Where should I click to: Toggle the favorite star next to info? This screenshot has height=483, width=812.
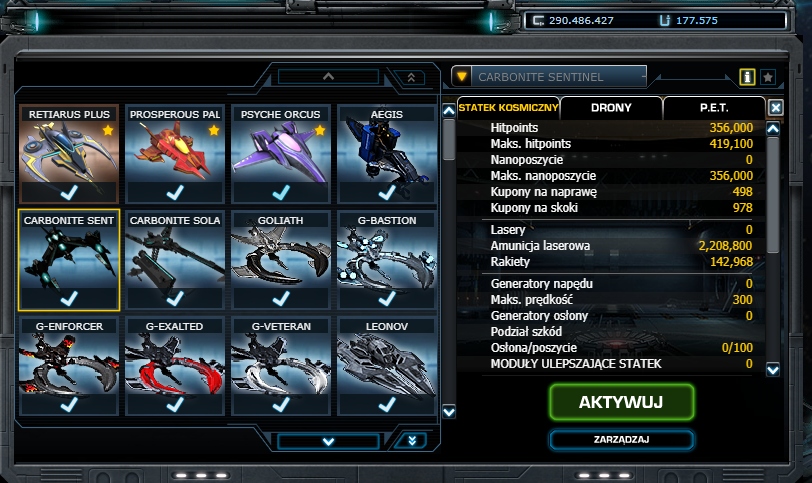coord(768,77)
